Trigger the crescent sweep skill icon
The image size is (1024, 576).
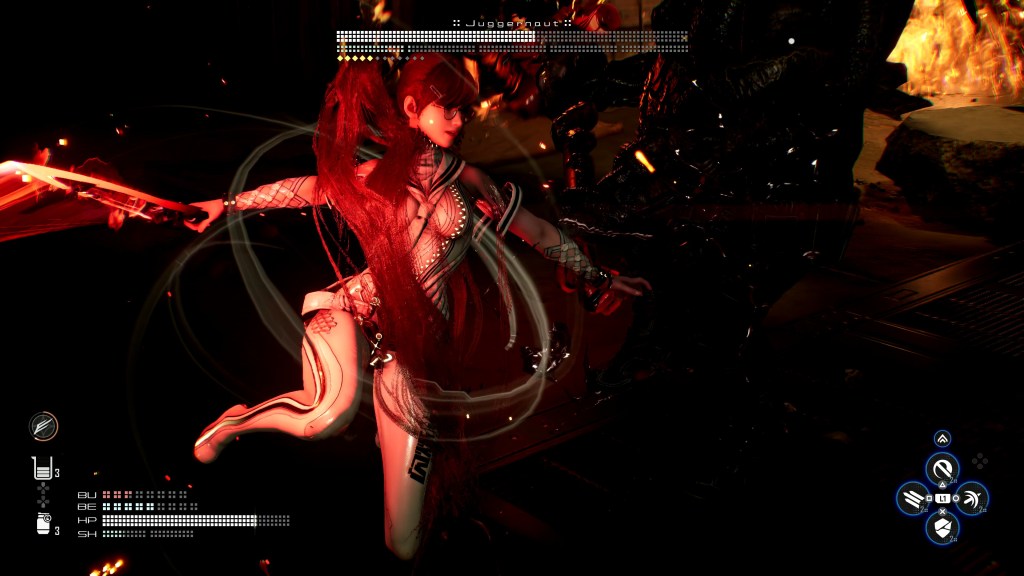[x=972, y=497]
